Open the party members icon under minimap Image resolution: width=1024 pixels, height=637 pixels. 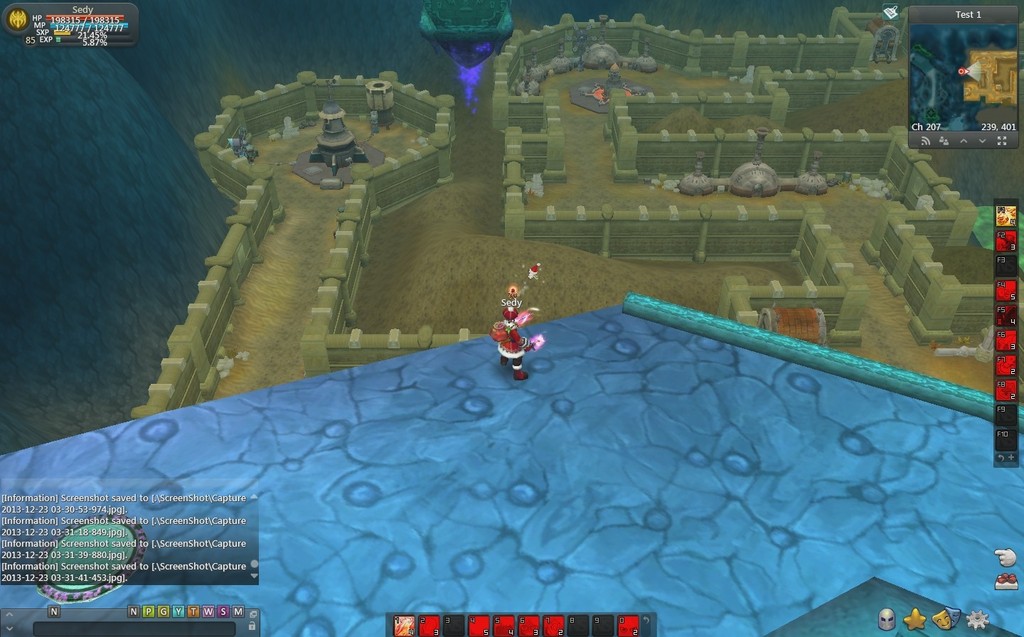(944, 142)
